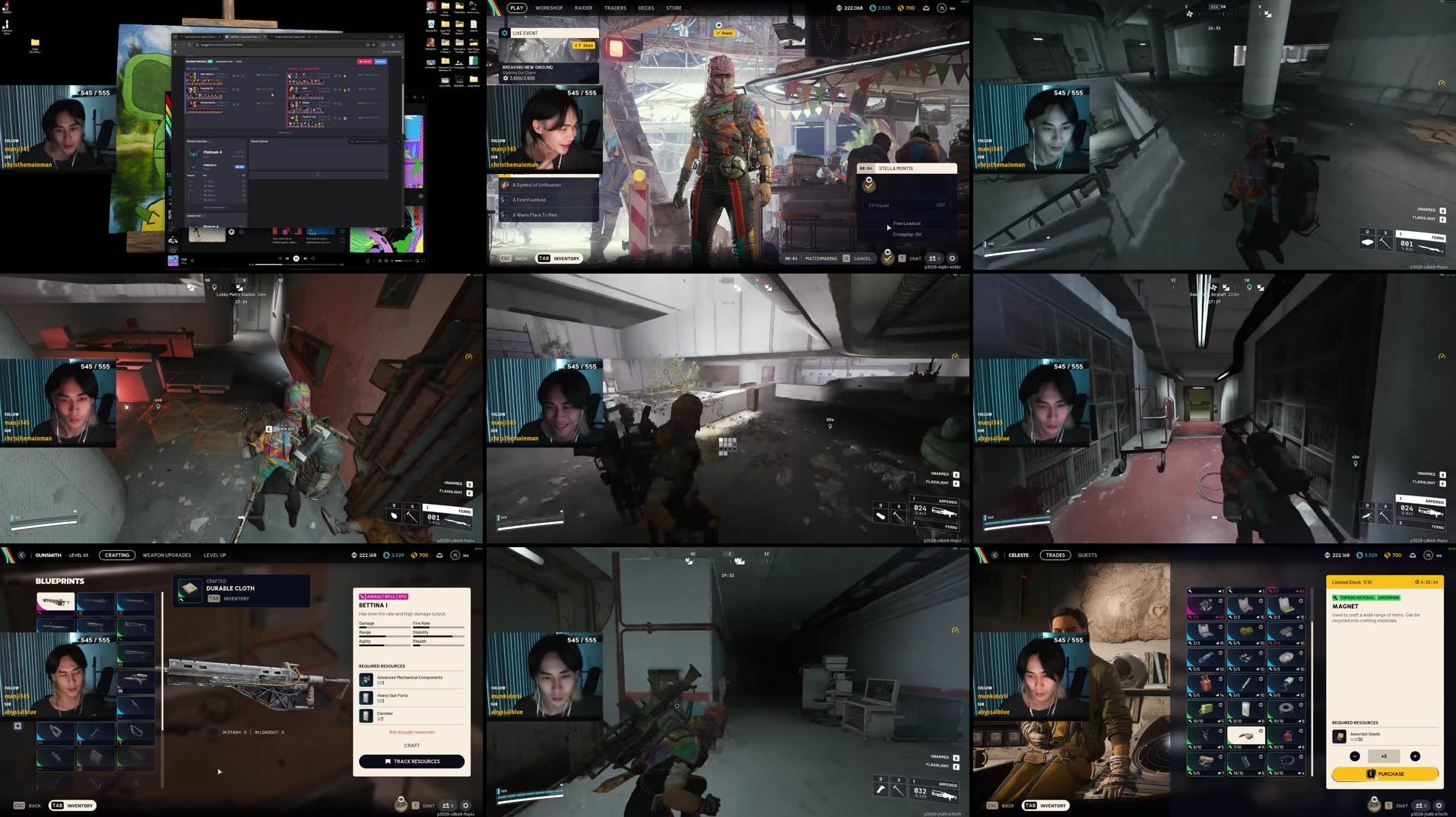The width and height of the screenshot is (1456, 817).
Task: Click the level 75 player avatar in the top bar
Action: 941,8
